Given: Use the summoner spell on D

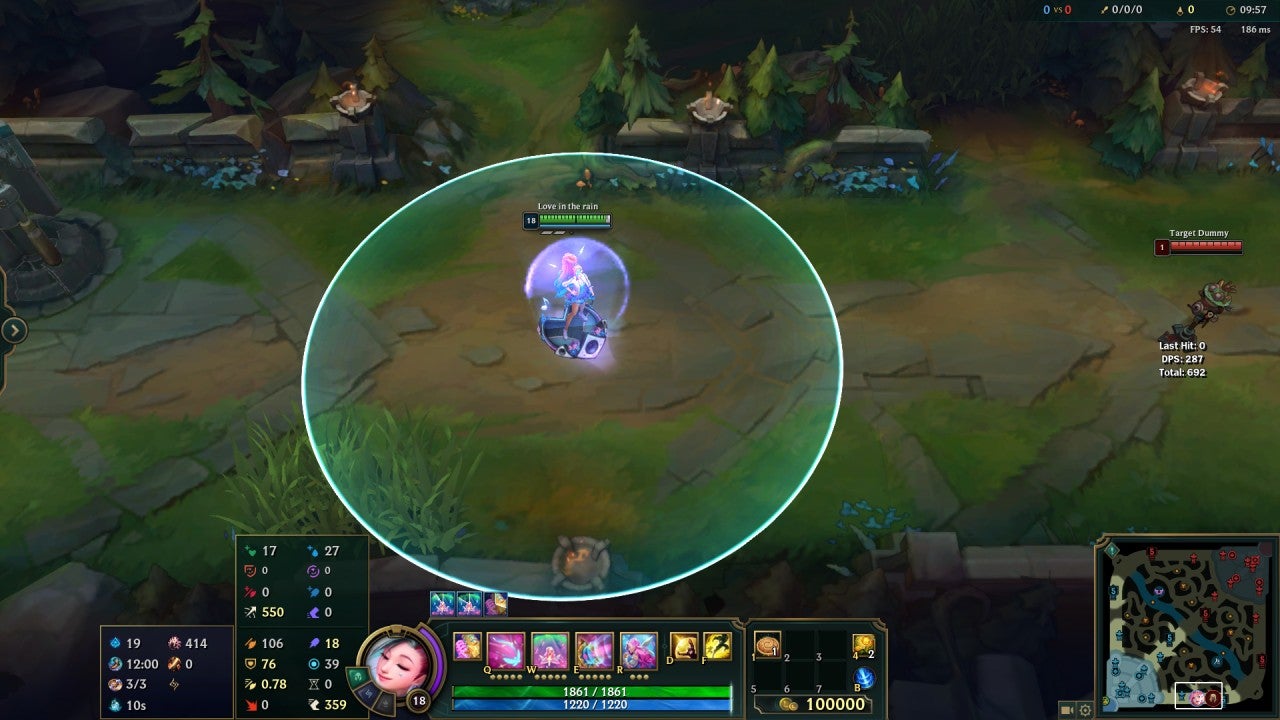Looking at the screenshot, I should click(x=684, y=647).
